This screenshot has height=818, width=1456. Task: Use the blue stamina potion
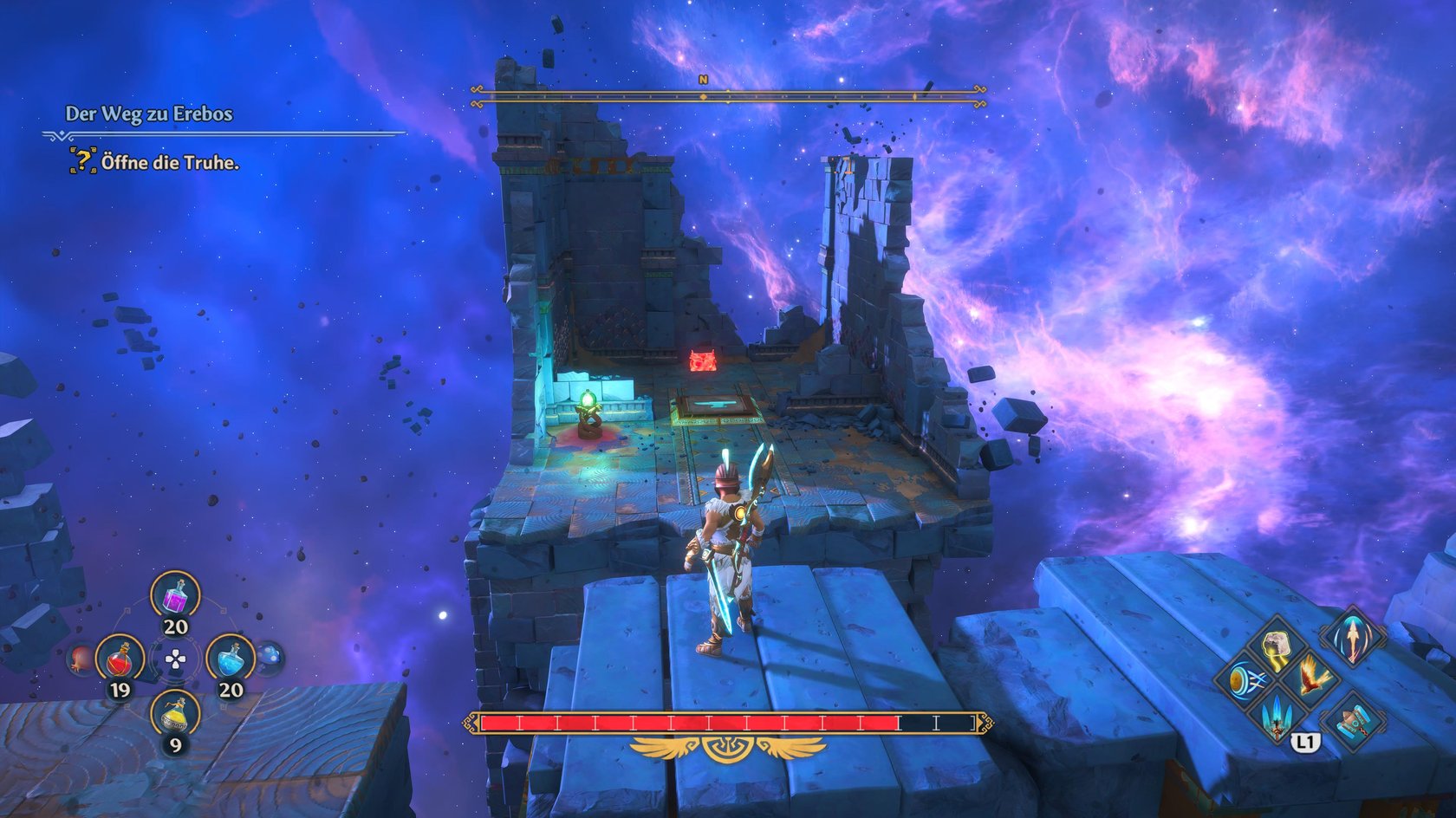click(230, 659)
